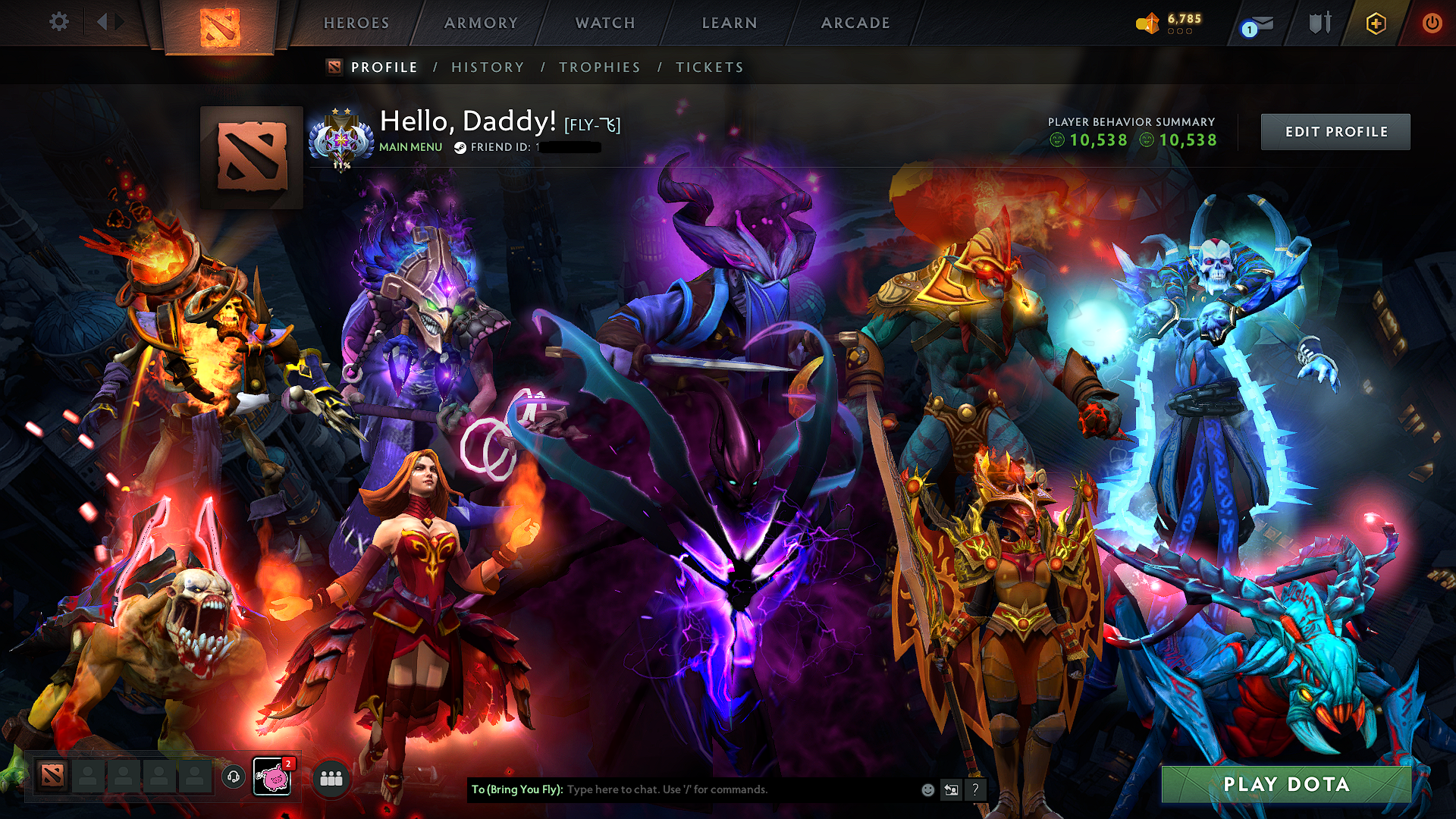Open the TROPHIES tab
Image resolution: width=1456 pixels, height=819 pixels.
click(600, 67)
